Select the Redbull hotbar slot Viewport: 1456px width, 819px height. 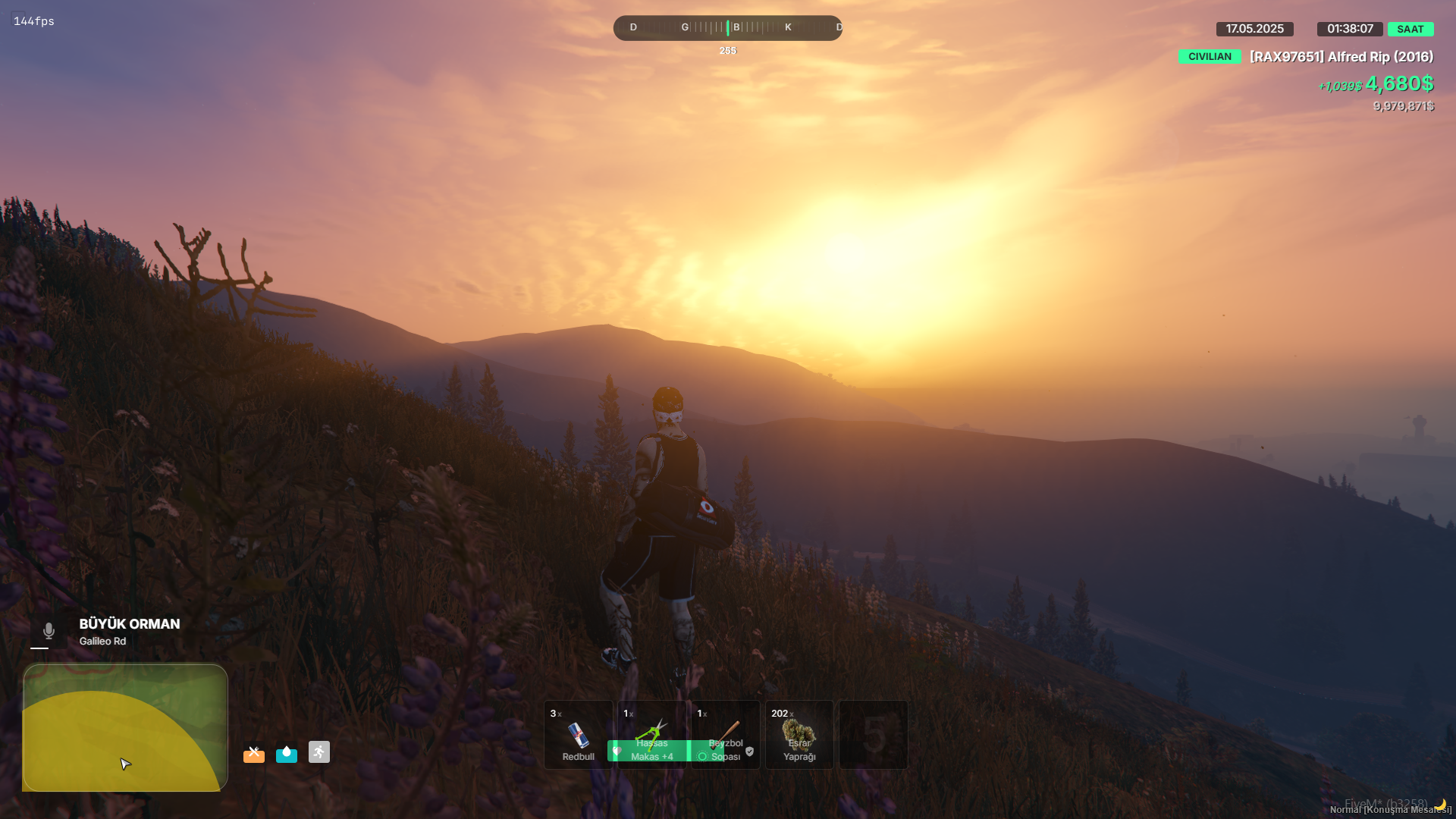click(x=578, y=734)
